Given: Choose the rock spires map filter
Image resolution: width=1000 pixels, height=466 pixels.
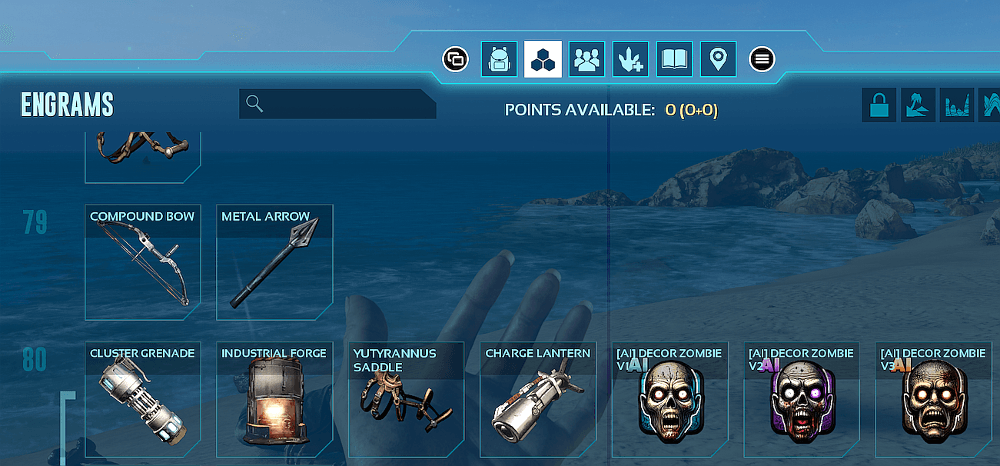Looking at the screenshot, I should pyautogui.click(x=958, y=105).
